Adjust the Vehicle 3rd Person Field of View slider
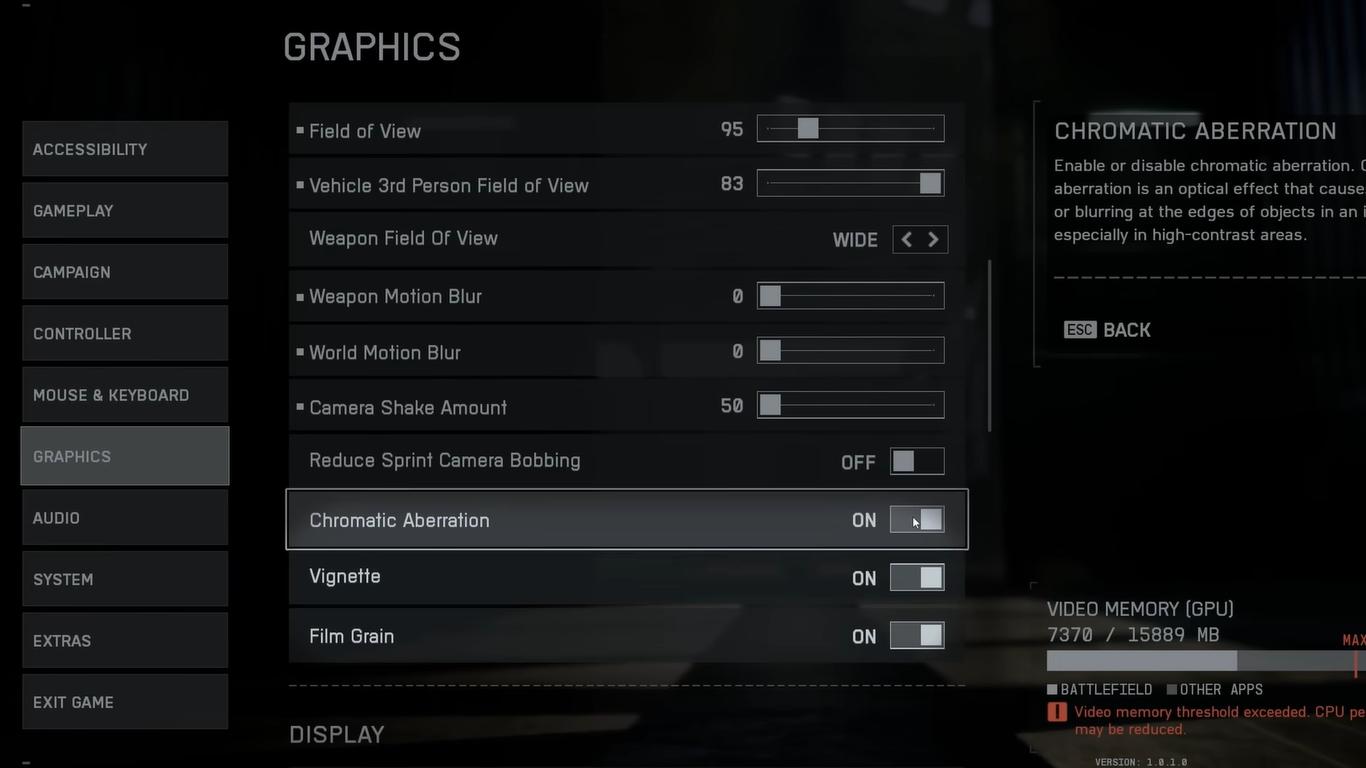Image resolution: width=1366 pixels, height=768 pixels. (x=850, y=184)
